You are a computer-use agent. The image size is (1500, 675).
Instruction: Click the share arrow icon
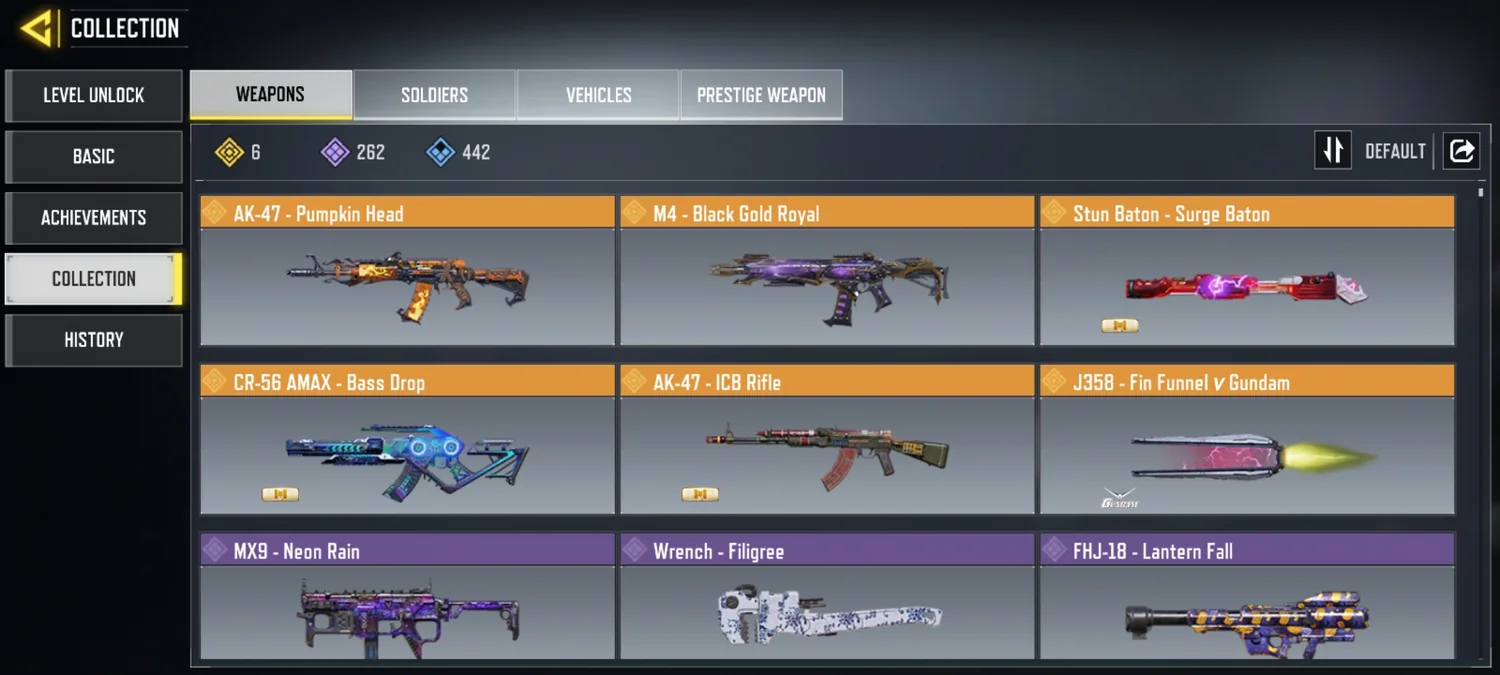coord(1462,151)
